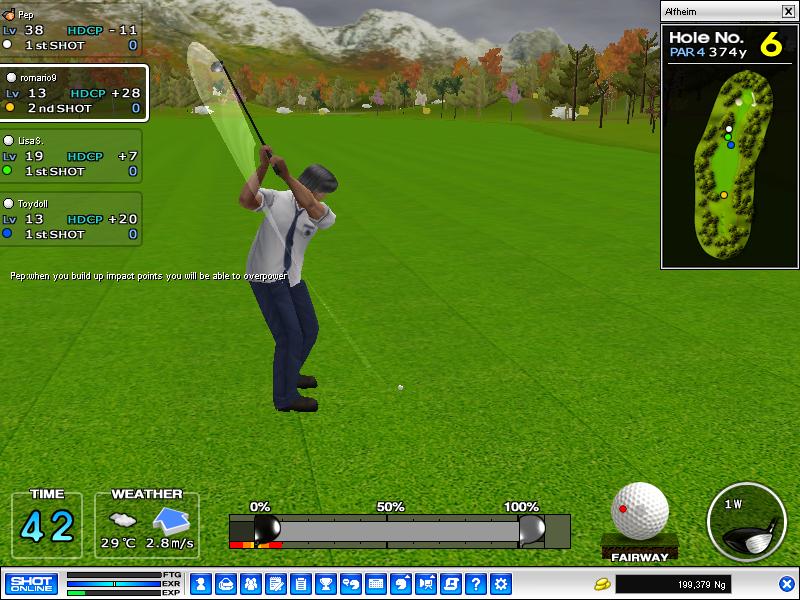Select player Toydoll in the scoreboard
800x600 pixels.
[70, 219]
